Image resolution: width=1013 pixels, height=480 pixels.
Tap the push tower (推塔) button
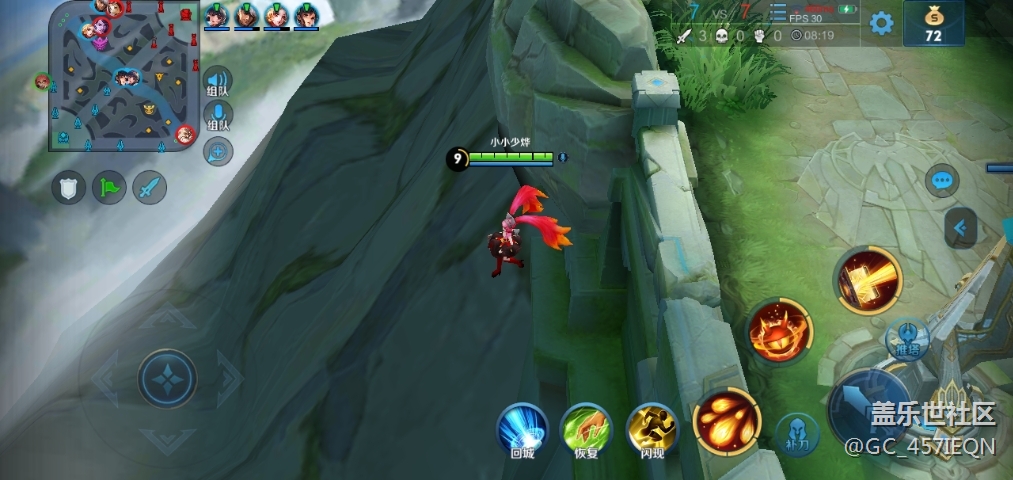pos(906,337)
